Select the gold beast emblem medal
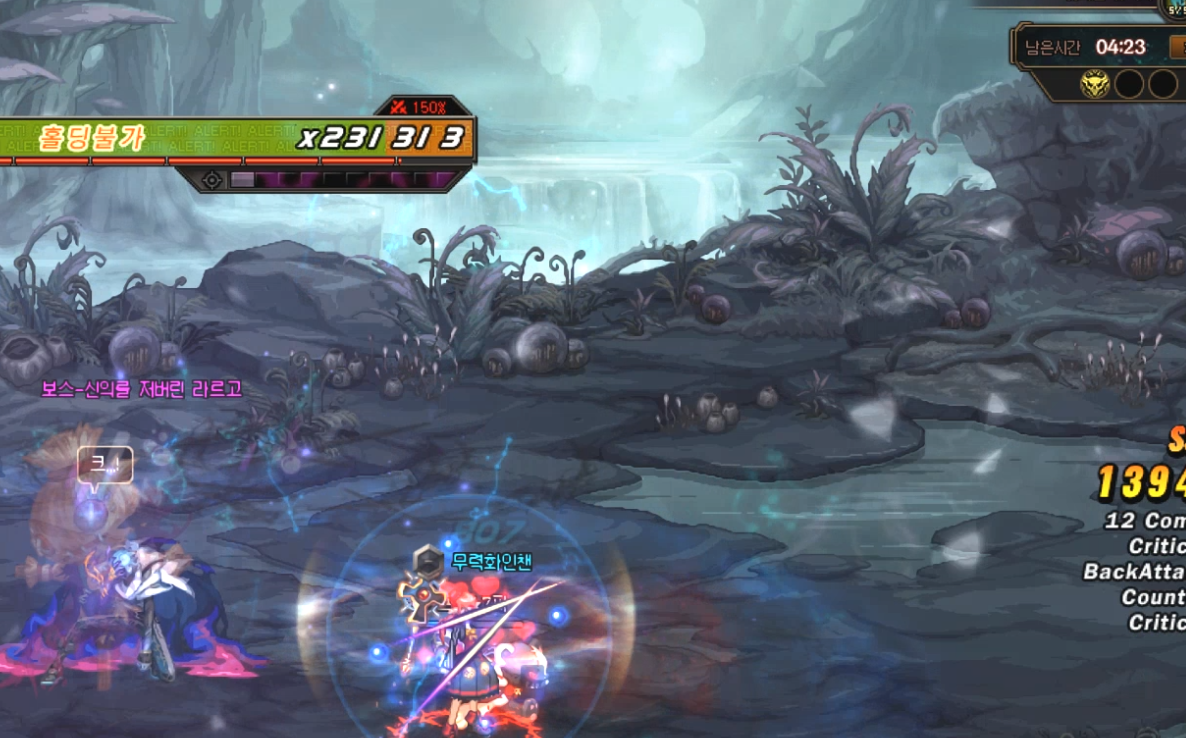Viewport: 1186px width, 738px height. (1095, 84)
